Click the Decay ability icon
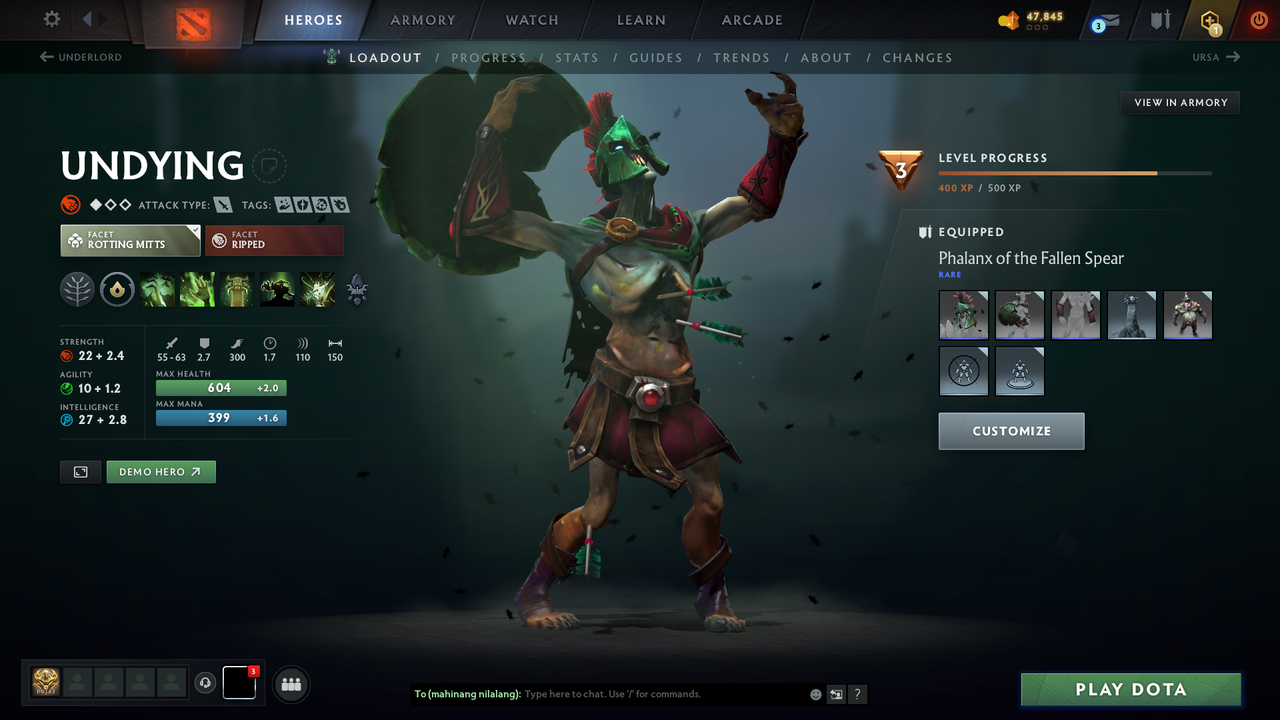The image size is (1280, 720). tap(157, 289)
